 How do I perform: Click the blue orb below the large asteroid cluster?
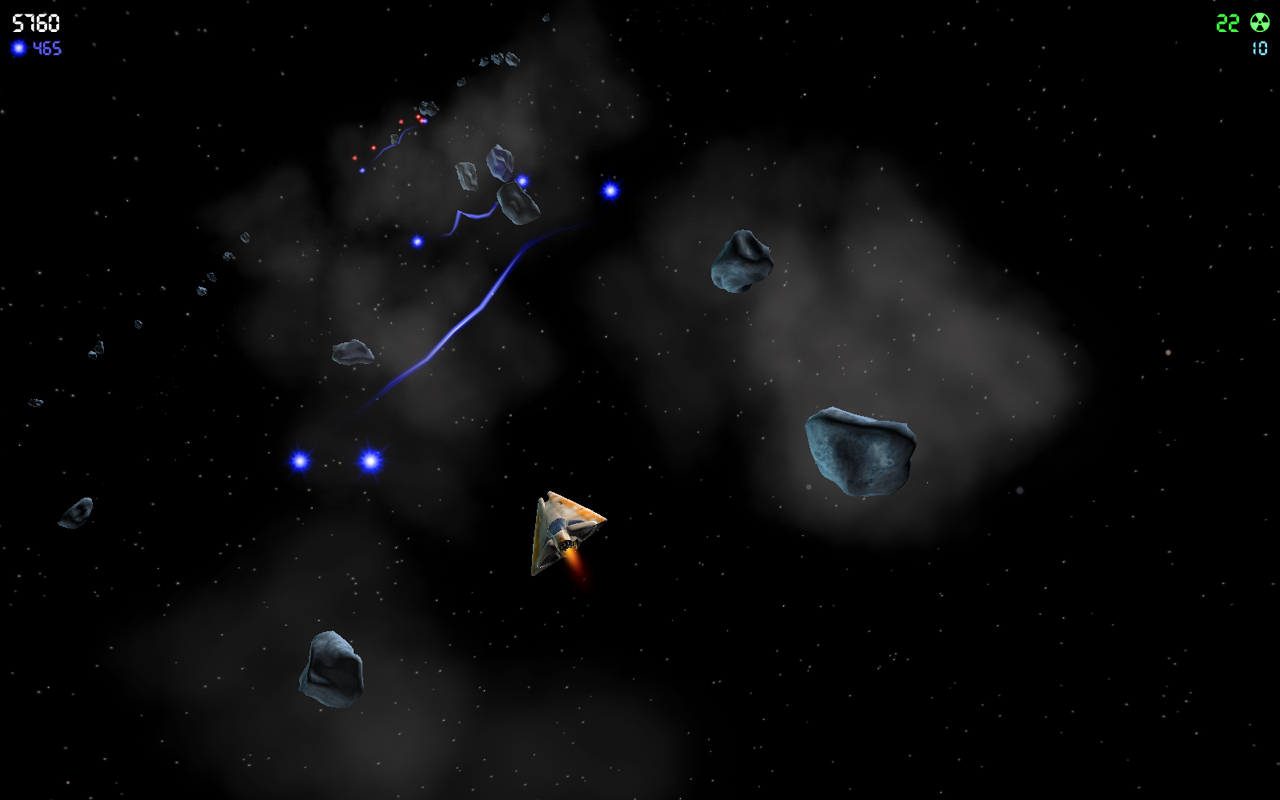pyautogui.click(x=416, y=240)
